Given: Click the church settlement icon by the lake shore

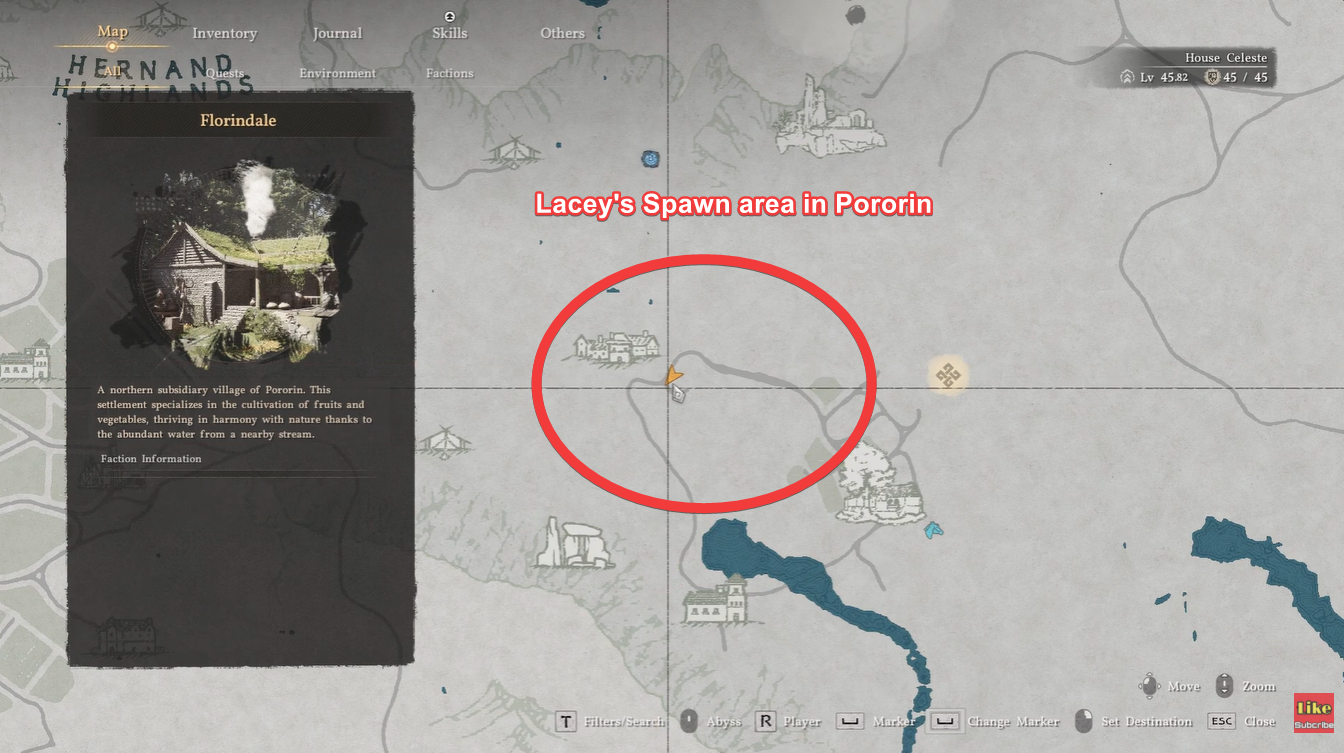Looking at the screenshot, I should coord(712,605).
